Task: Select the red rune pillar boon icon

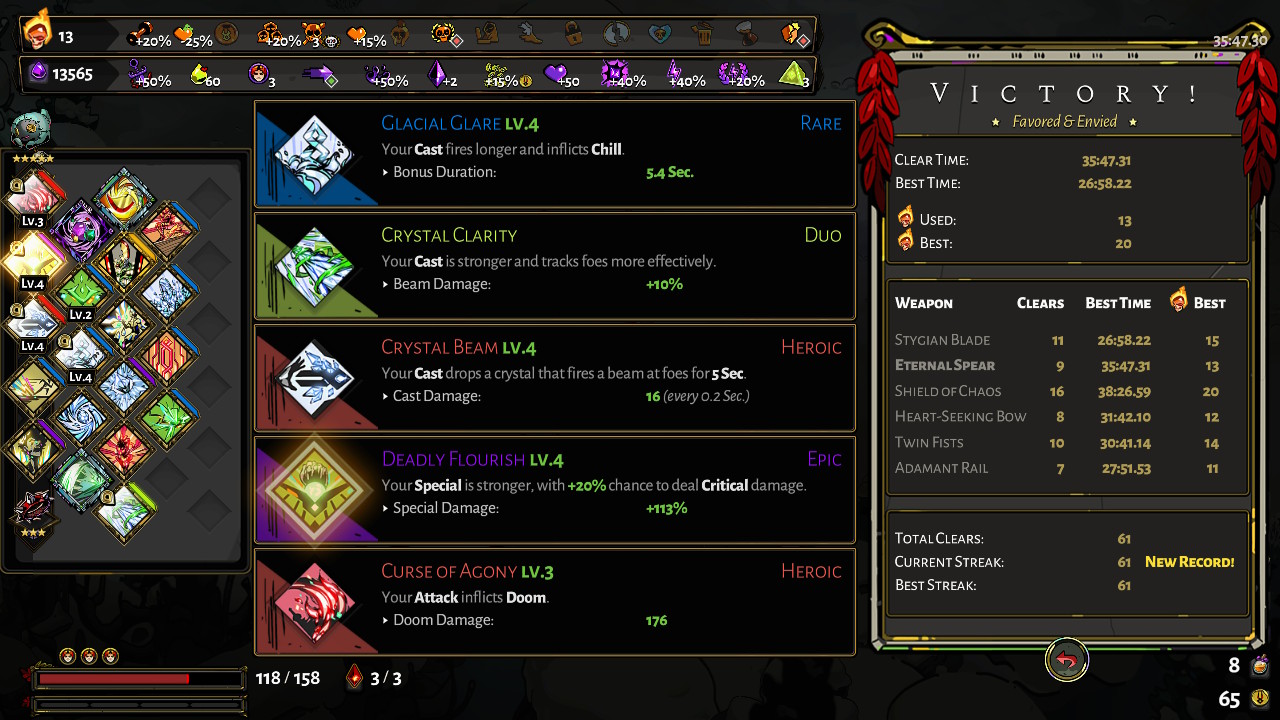Action: tap(165, 357)
